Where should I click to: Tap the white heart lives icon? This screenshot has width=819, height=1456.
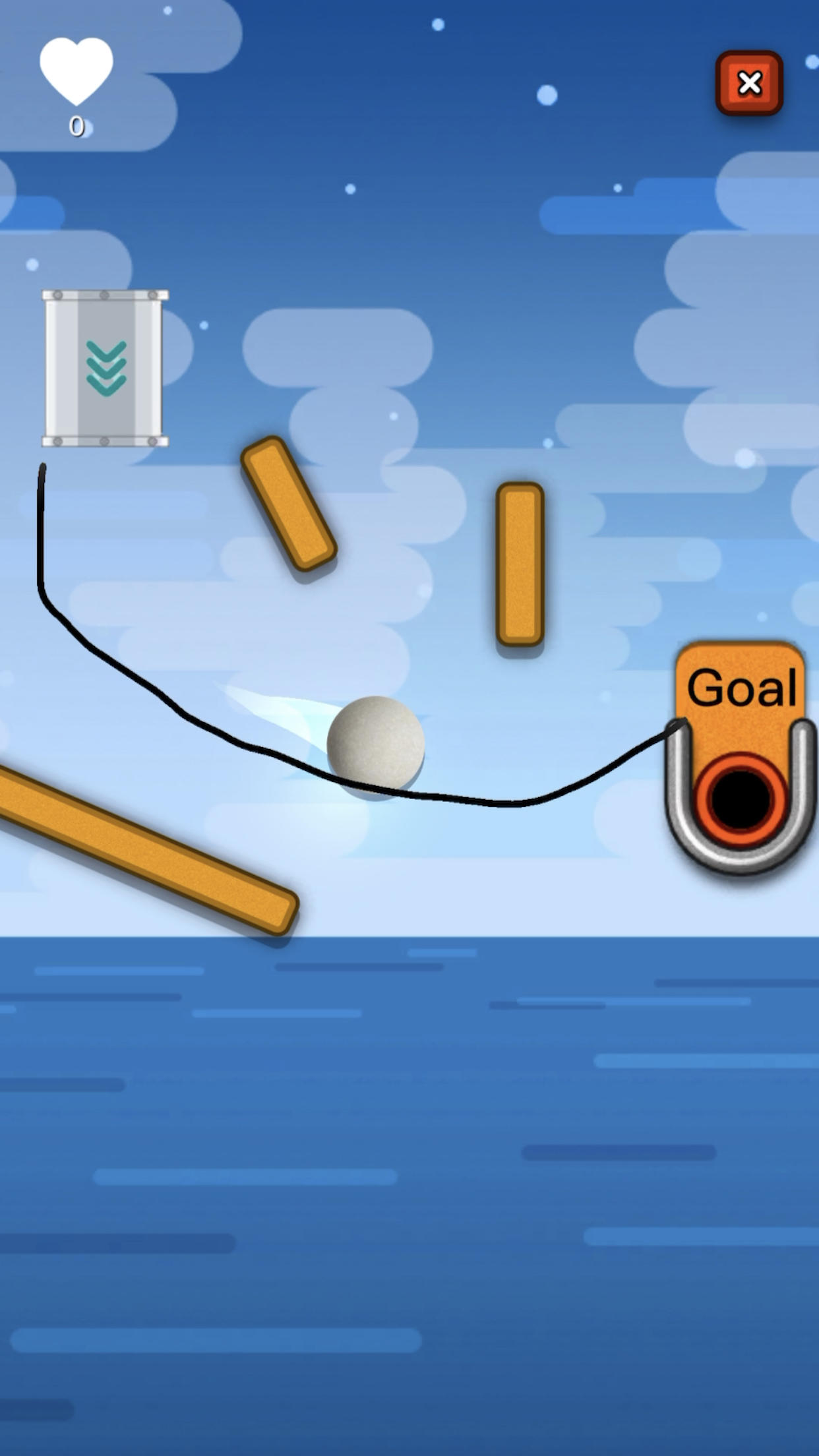click(76, 69)
